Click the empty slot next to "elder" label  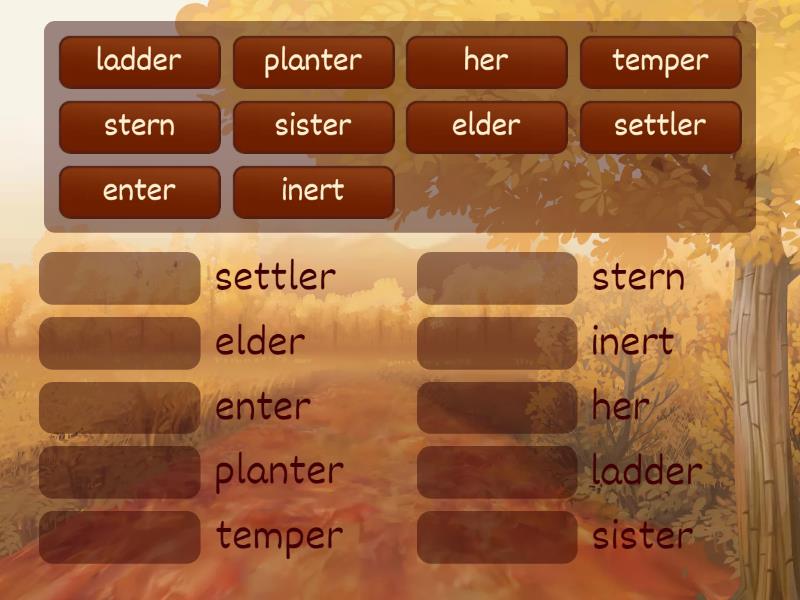[120, 343]
